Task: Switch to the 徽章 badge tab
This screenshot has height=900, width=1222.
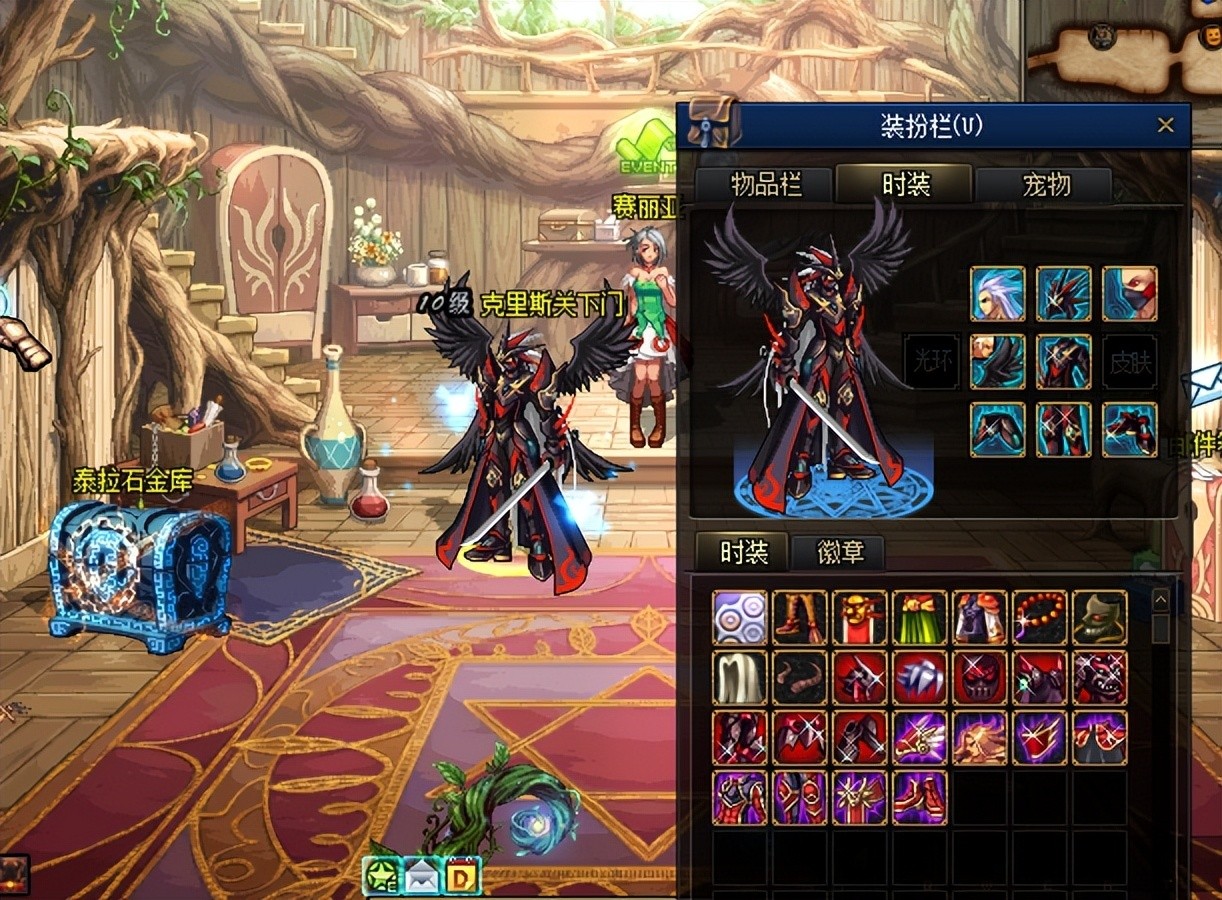Action: (839, 552)
